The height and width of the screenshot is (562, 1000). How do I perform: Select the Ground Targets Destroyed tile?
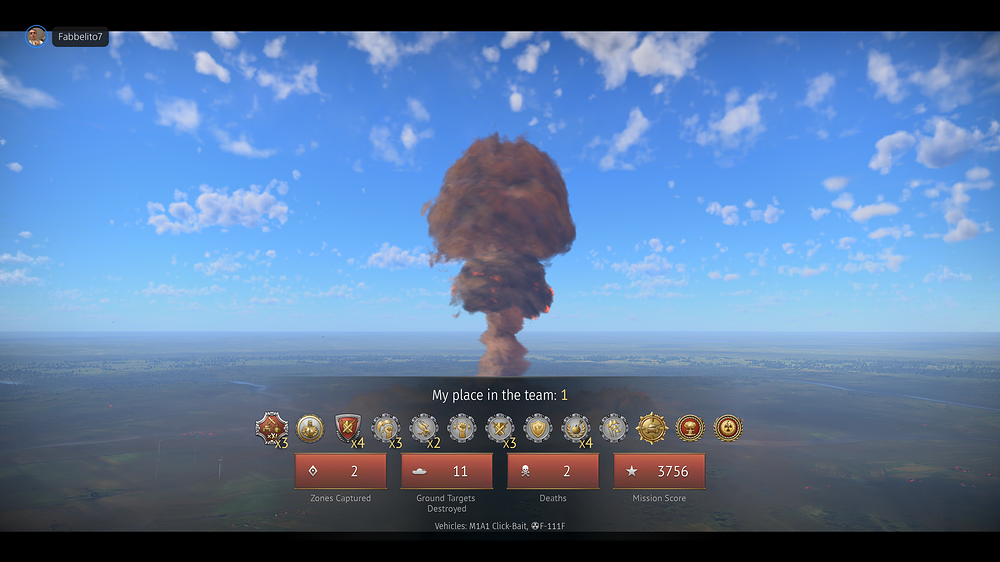pyautogui.click(x=446, y=471)
